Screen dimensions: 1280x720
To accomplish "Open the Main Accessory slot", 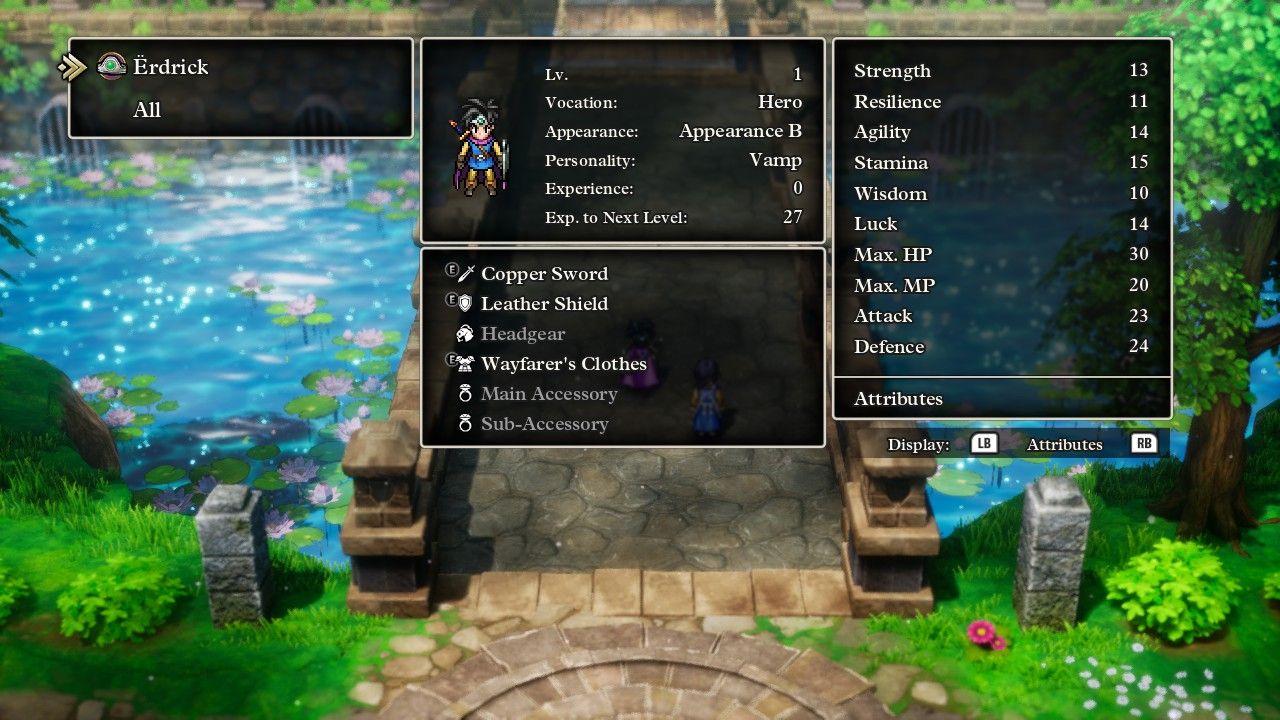I will point(548,394).
